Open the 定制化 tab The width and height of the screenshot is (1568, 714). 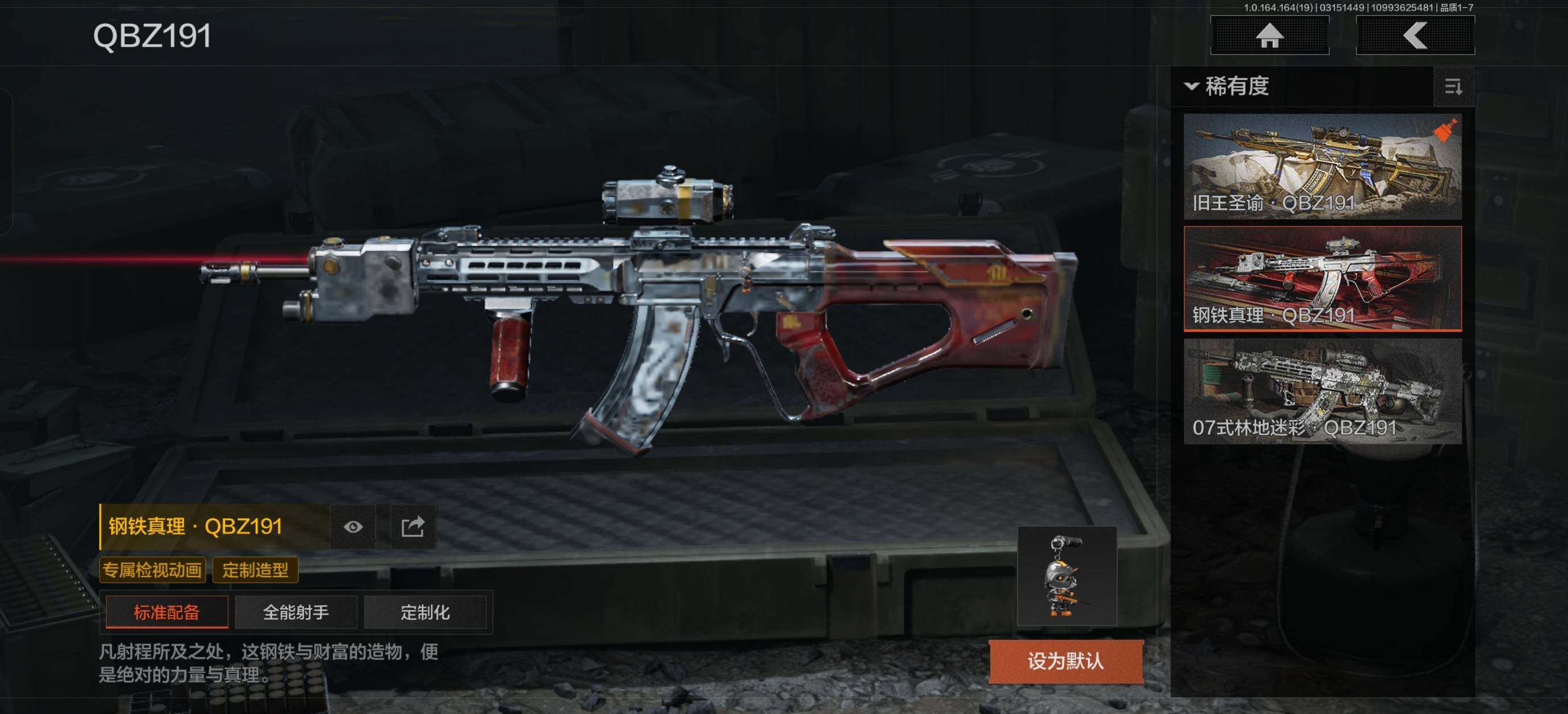click(x=425, y=612)
